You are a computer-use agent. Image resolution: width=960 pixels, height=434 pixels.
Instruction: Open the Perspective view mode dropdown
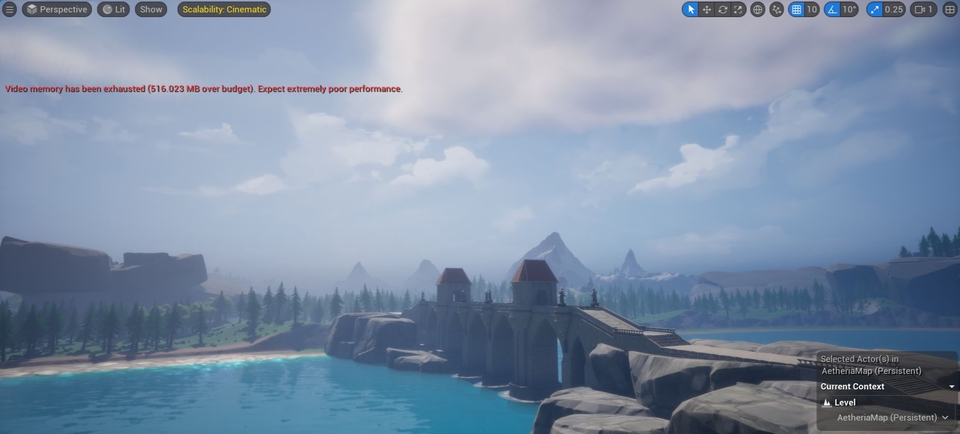click(57, 9)
